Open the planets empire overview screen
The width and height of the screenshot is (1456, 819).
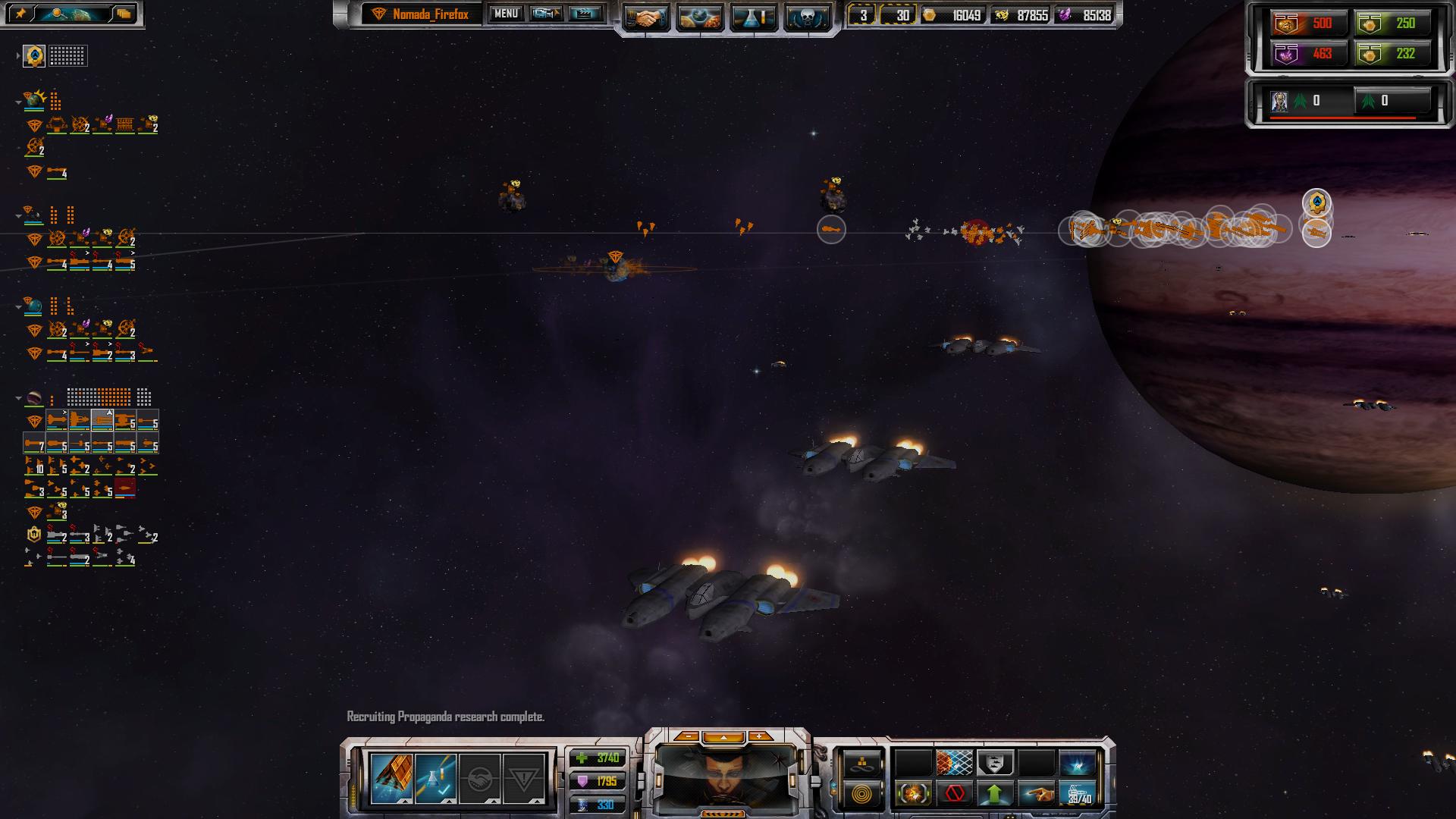click(x=699, y=17)
